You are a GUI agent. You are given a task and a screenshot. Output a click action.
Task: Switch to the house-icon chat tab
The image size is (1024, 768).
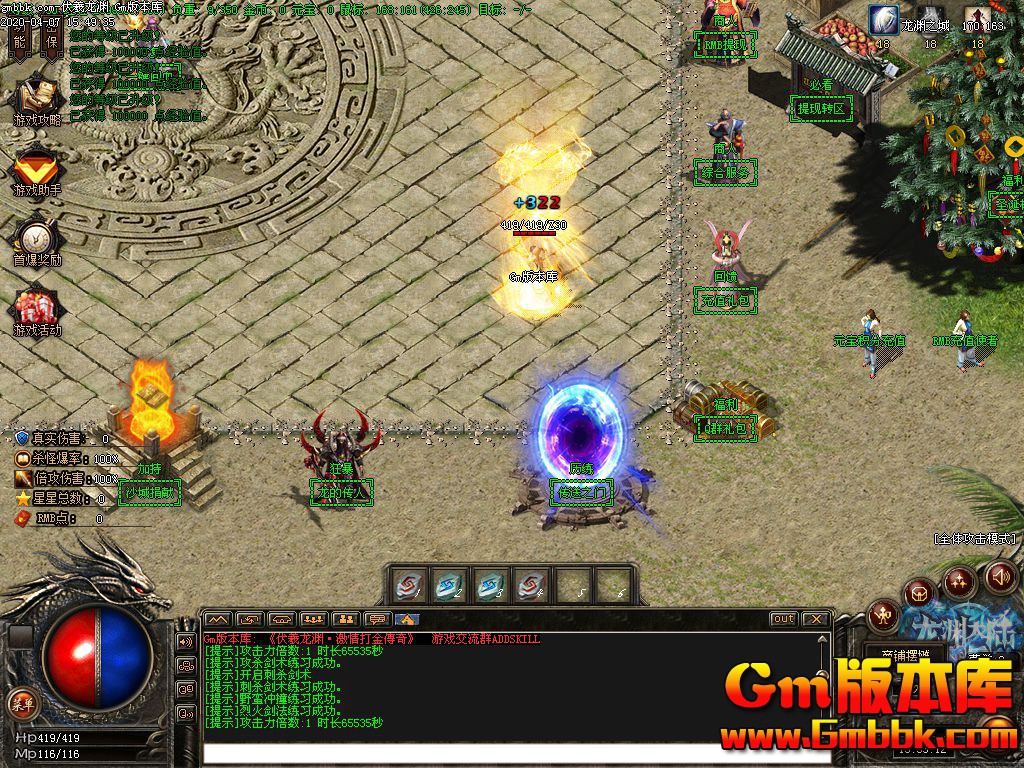pyautogui.click(x=407, y=619)
